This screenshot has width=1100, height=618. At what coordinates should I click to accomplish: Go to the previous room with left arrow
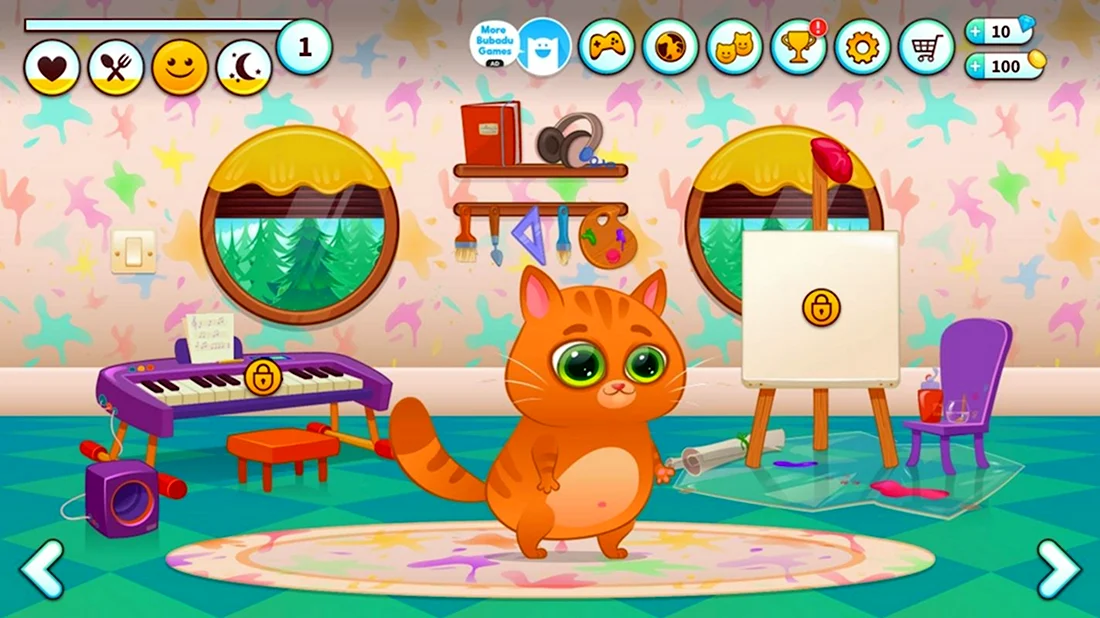click(42, 568)
